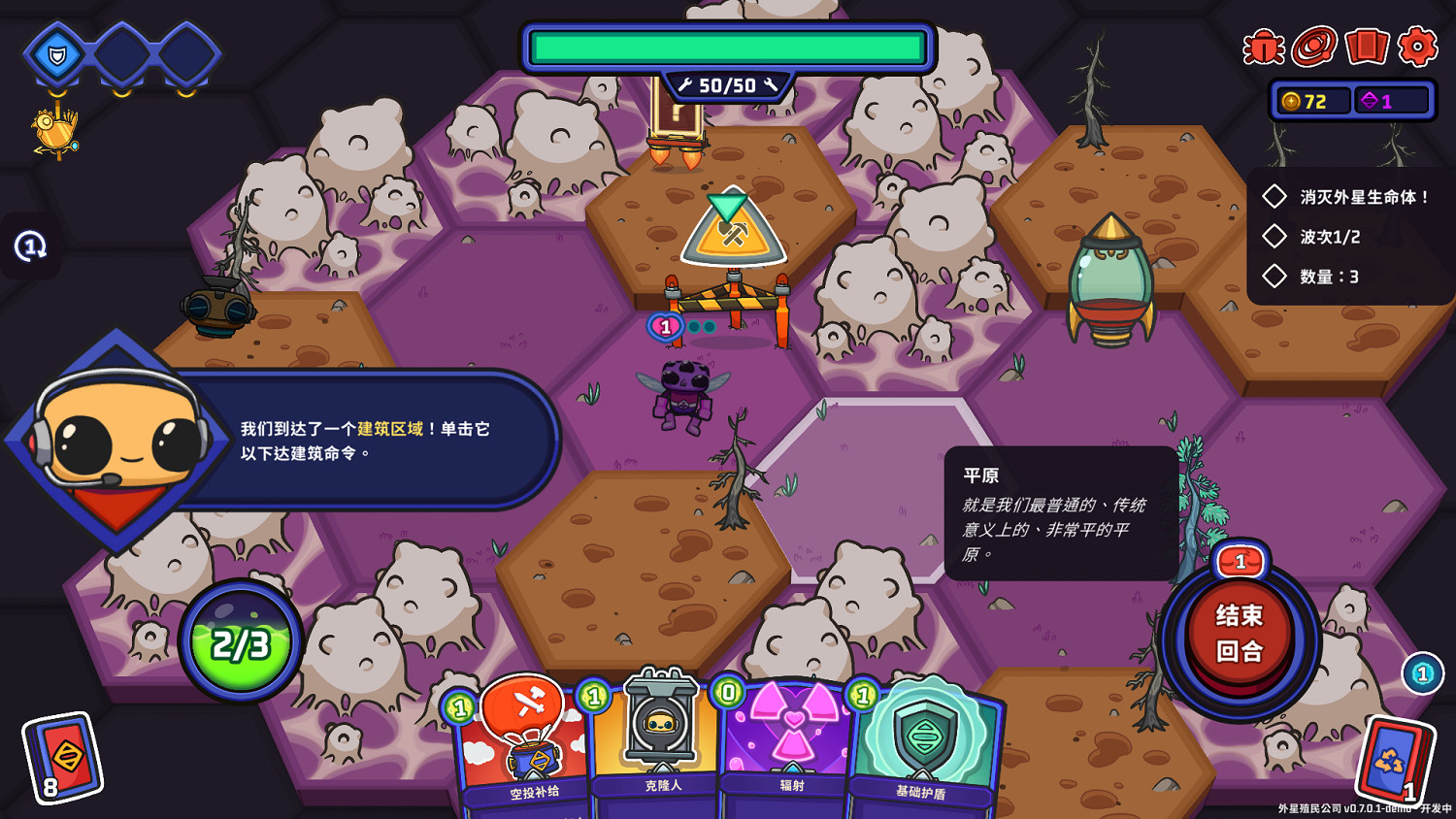This screenshot has height=819, width=1456.
Task: Check the 波次1/2 objective diamond
Action: click(1275, 236)
